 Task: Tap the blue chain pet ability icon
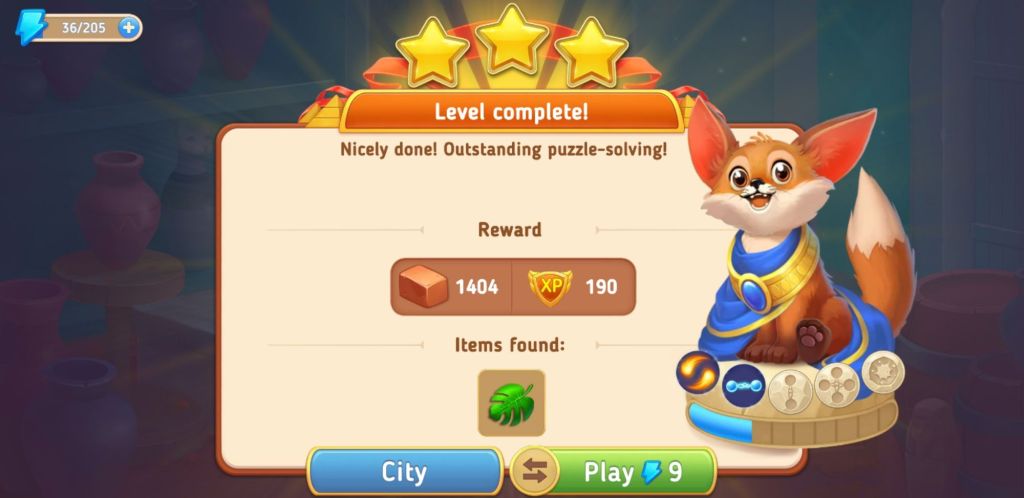point(743,385)
